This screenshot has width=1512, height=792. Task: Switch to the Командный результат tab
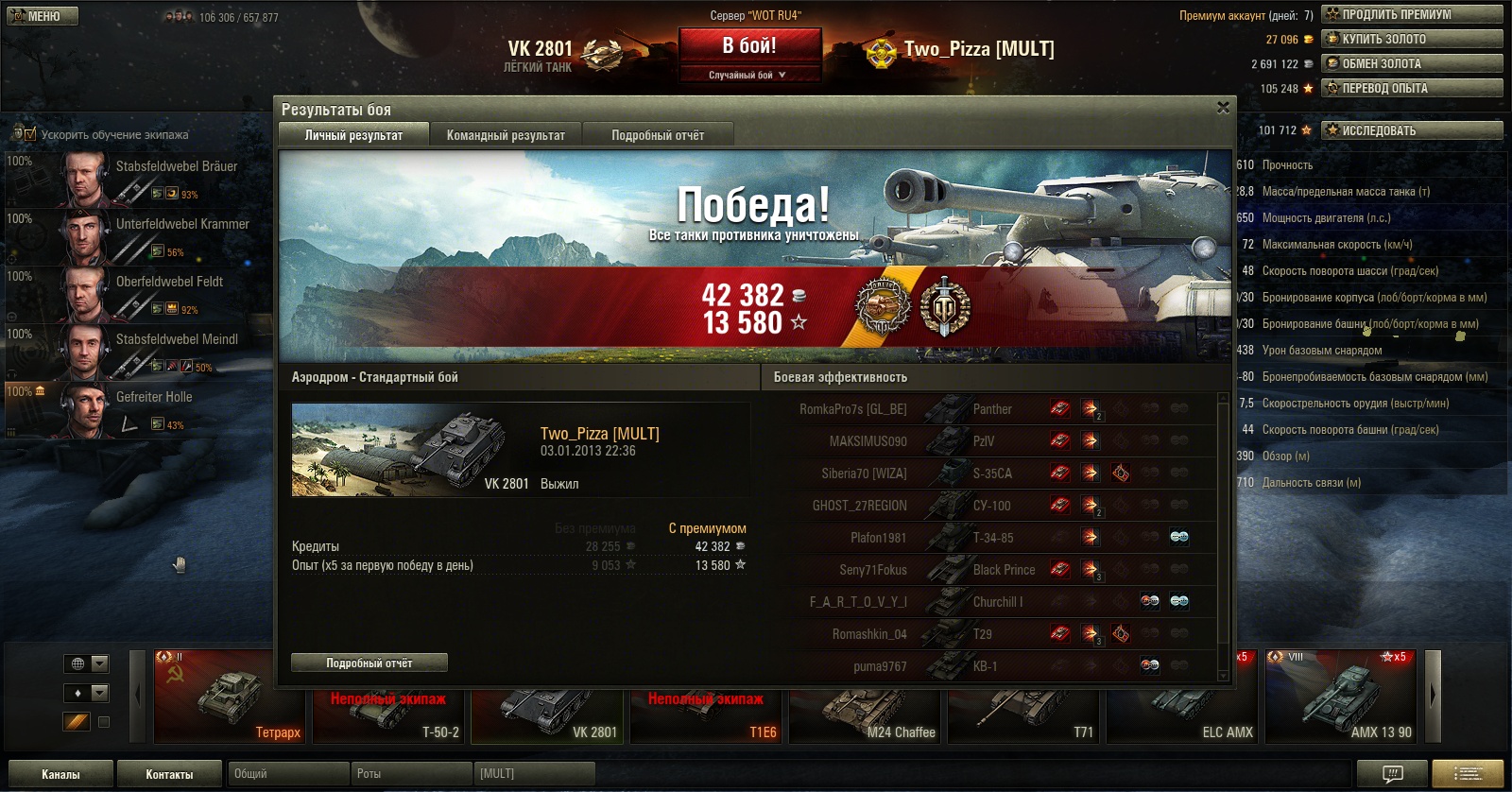[506, 135]
